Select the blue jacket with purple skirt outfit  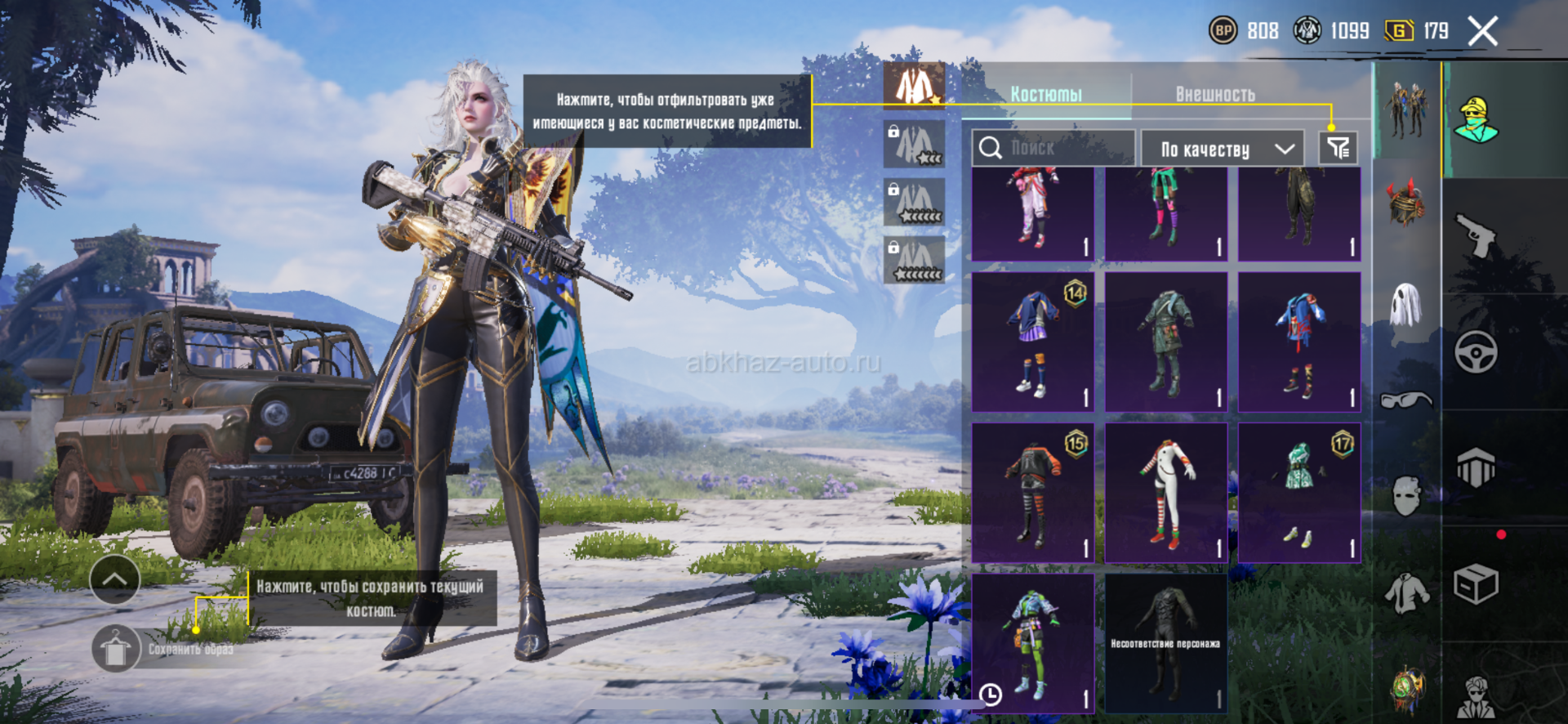click(1032, 342)
